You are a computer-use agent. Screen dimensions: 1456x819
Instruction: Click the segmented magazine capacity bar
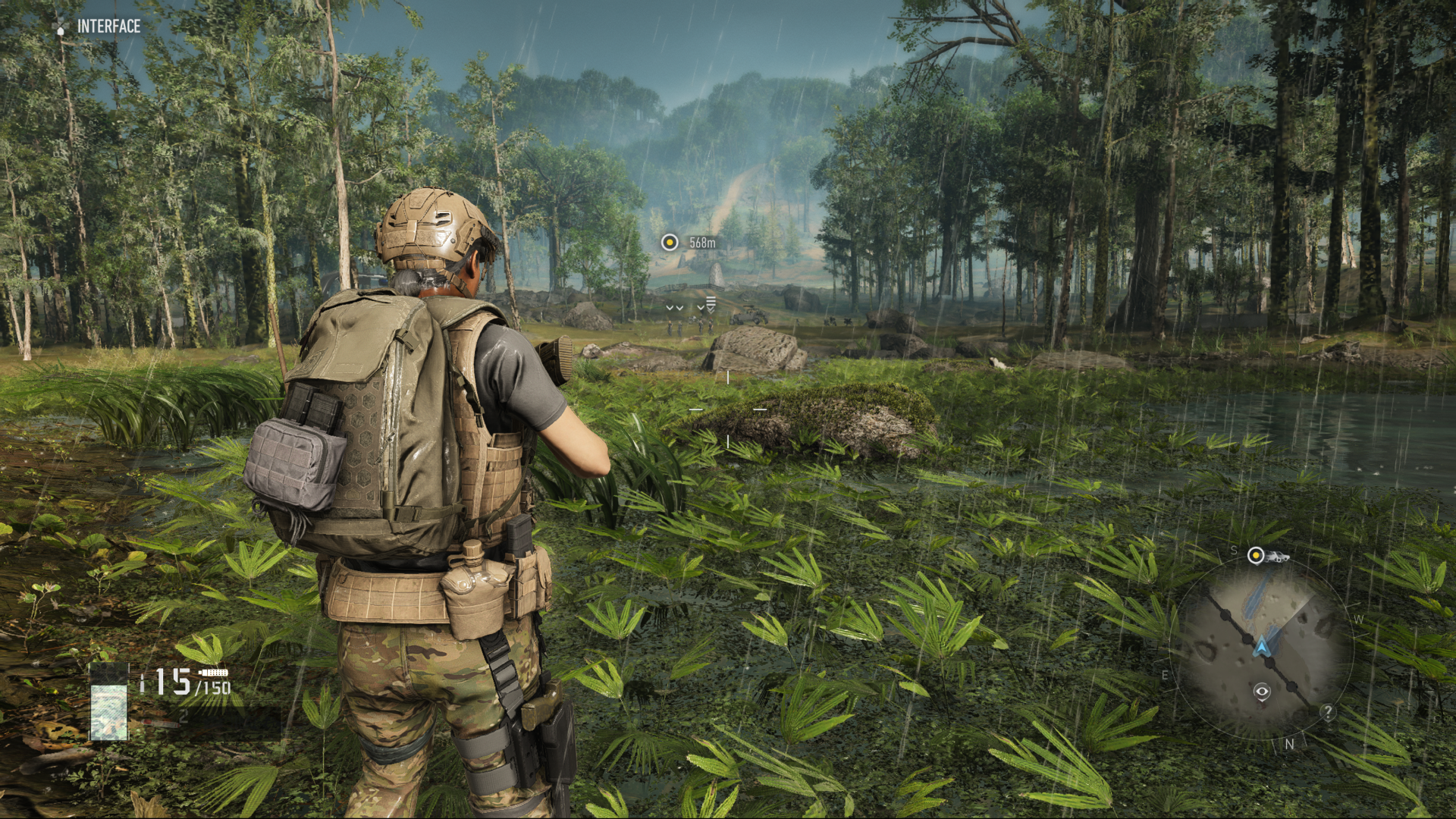[x=215, y=673]
